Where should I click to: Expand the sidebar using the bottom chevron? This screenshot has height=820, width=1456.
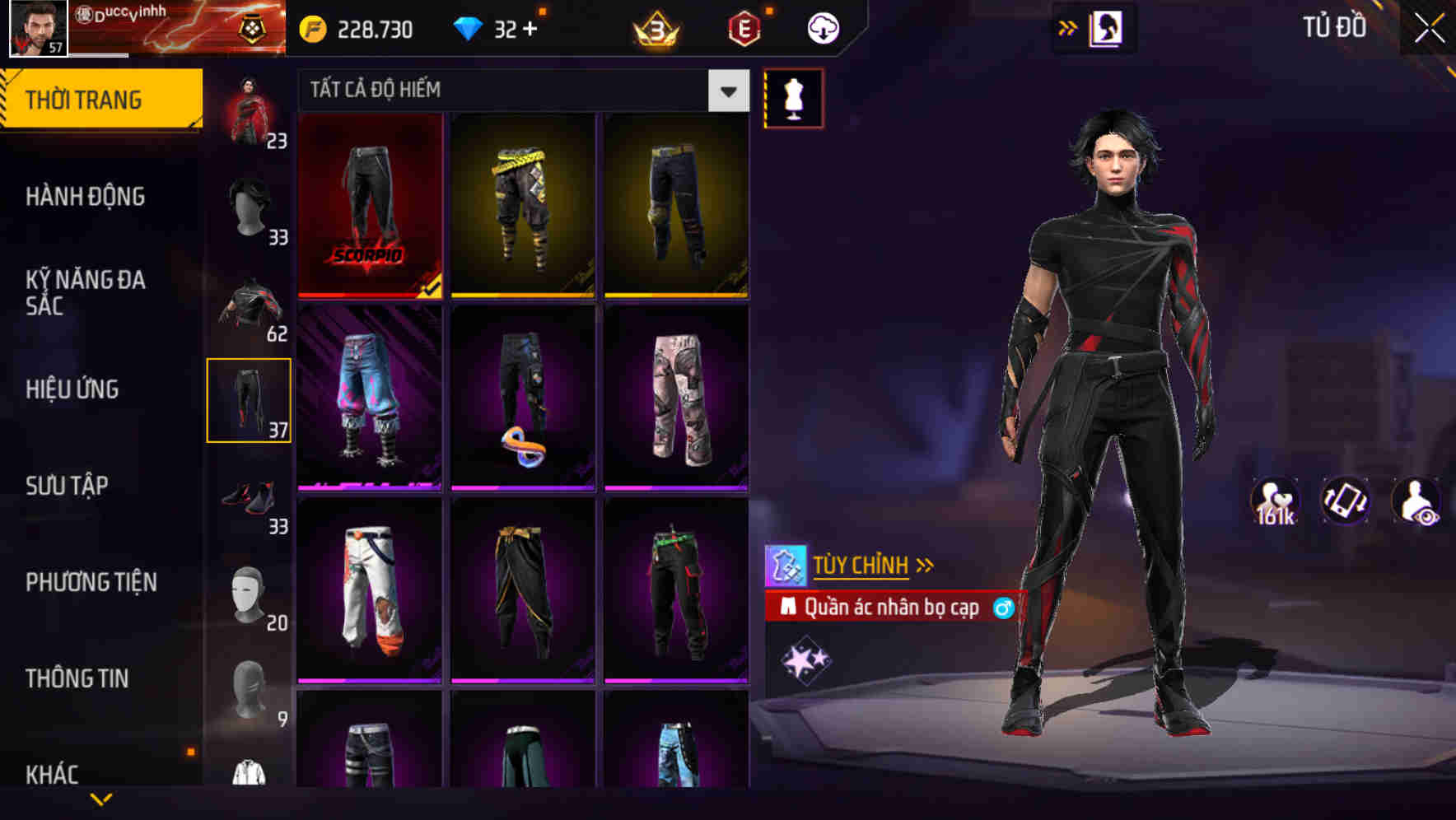pos(101,800)
